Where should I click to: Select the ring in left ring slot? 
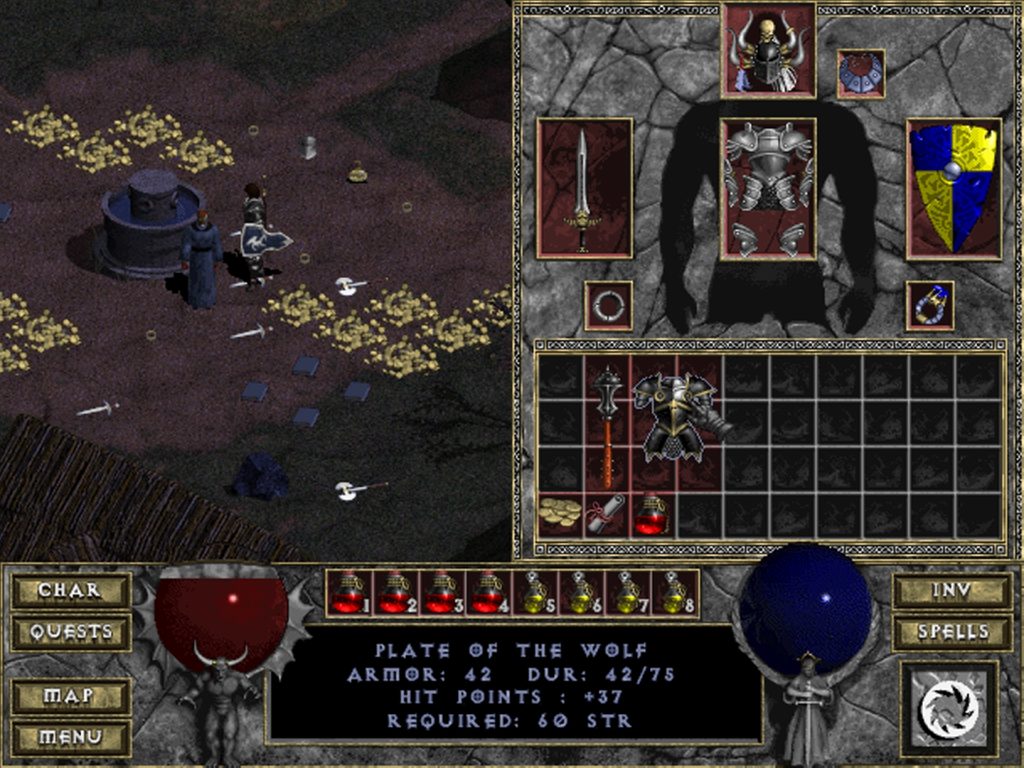(x=607, y=305)
